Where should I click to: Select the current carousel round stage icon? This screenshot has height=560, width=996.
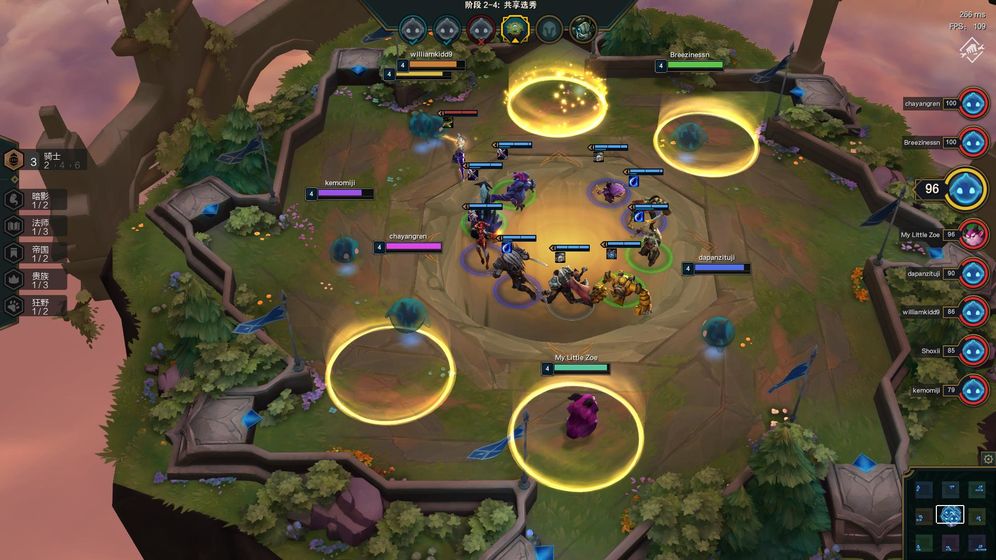tap(514, 28)
